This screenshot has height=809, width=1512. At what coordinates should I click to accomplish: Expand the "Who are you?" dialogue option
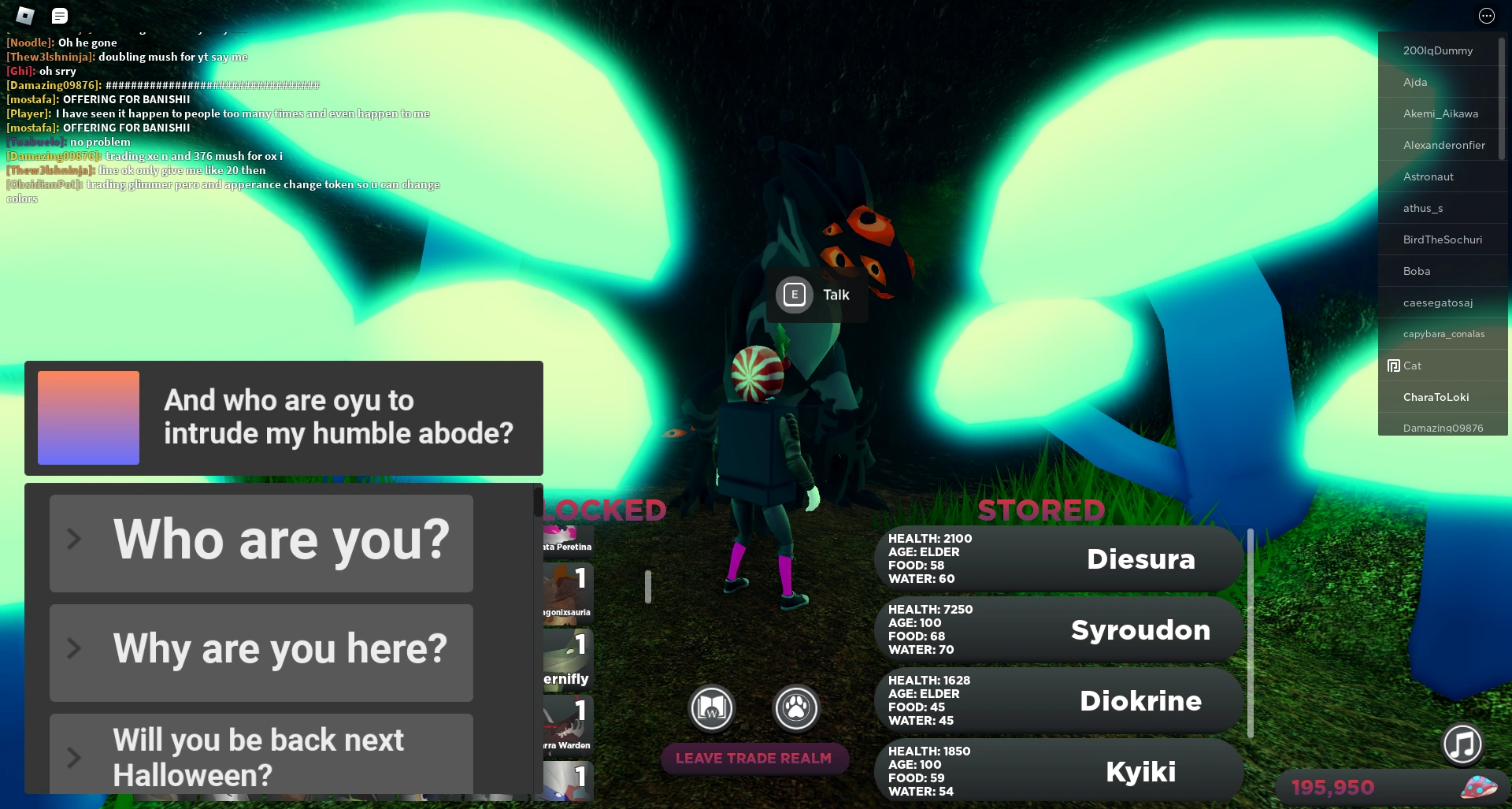(261, 541)
